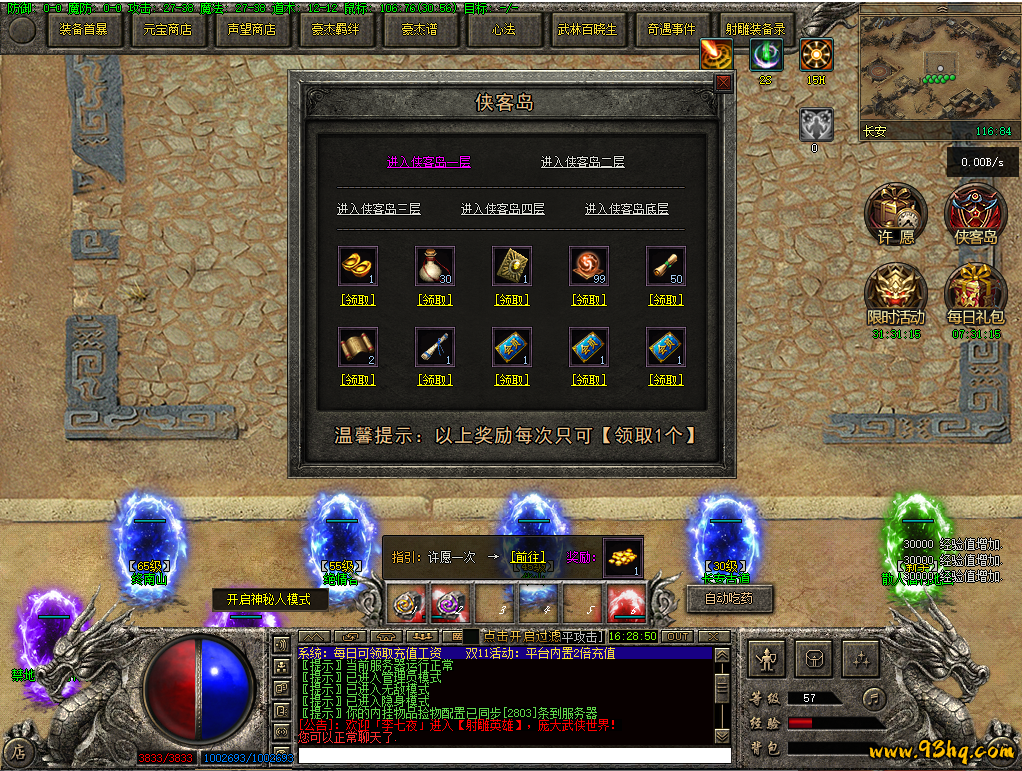This screenshot has width=1022, height=771.
Task: Close the 侠客岛 dialog window
Action: click(x=723, y=84)
